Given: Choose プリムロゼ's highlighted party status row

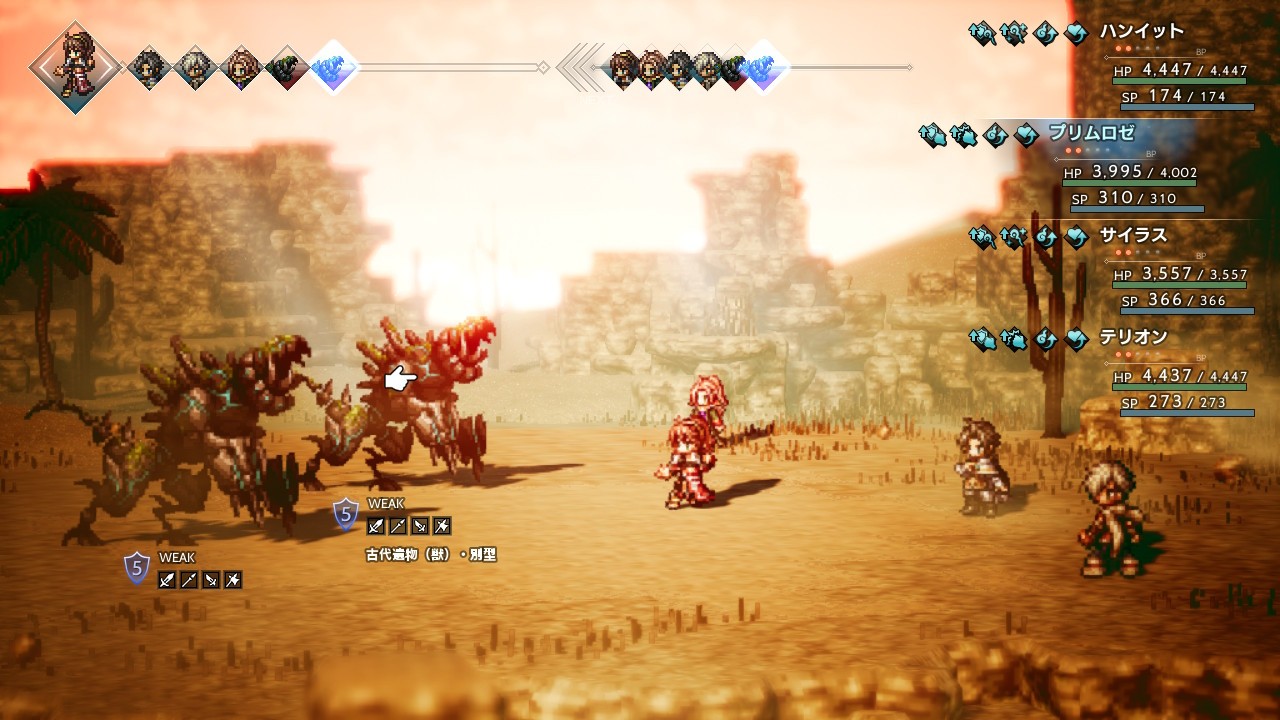Looking at the screenshot, I should (1091, 133).
